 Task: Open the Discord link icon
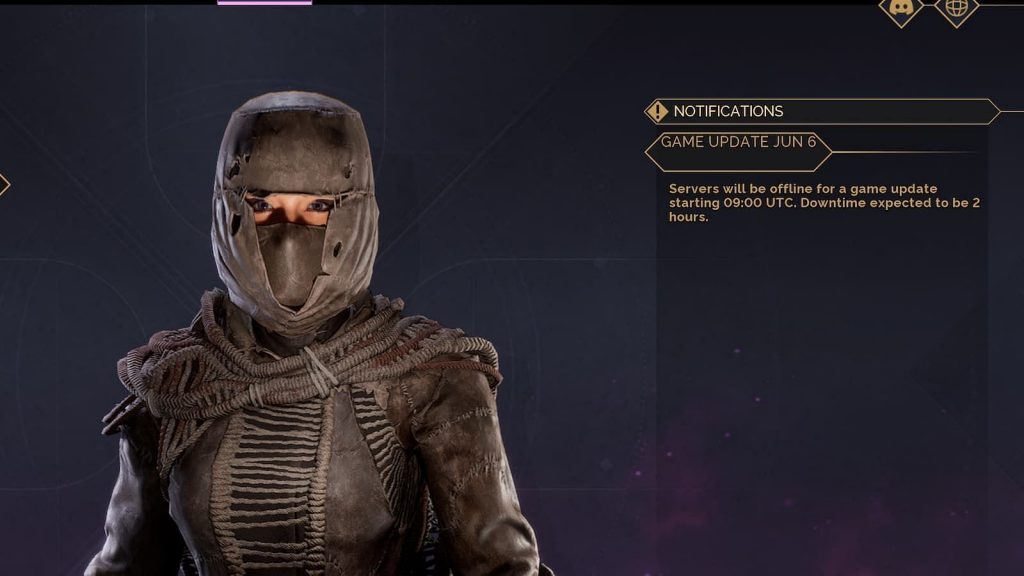(x=900, y=8)
